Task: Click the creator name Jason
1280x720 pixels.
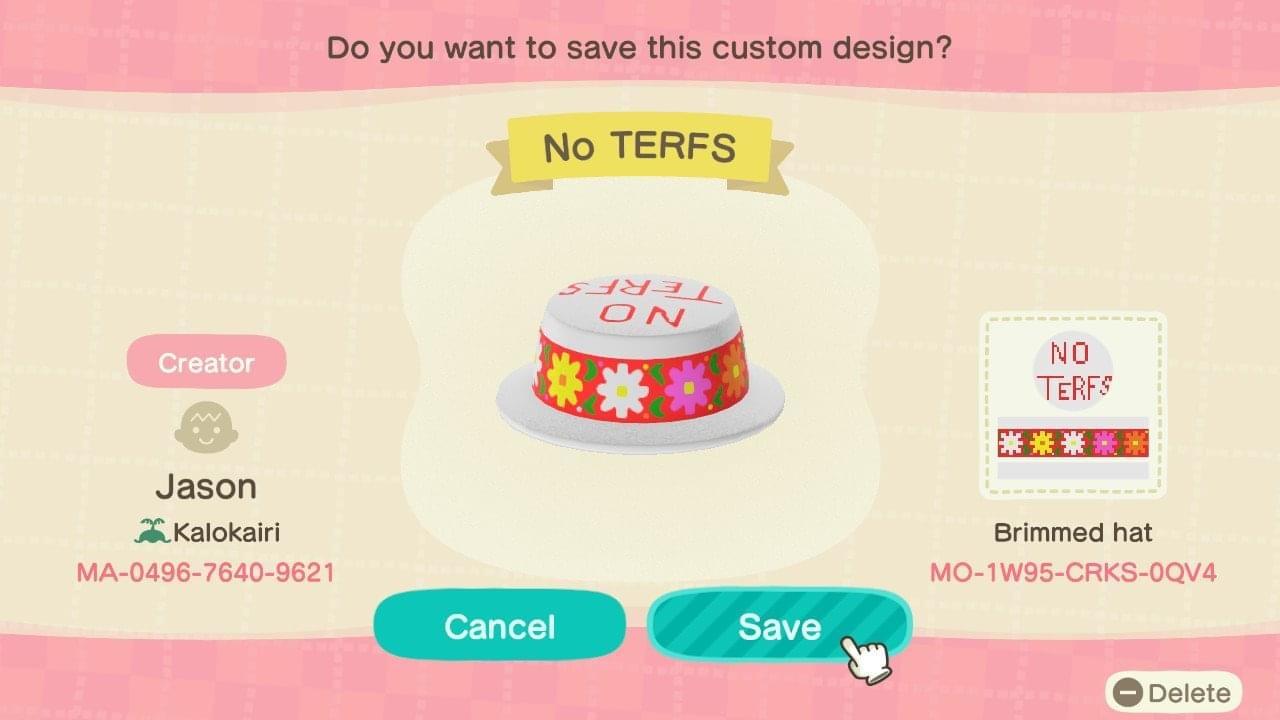Action: [x=206, y=486]
